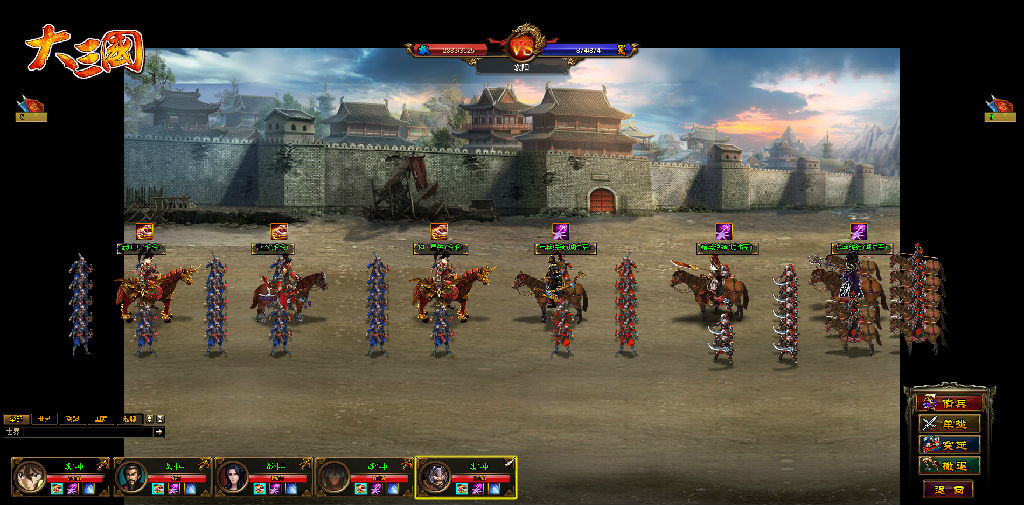
Task: Click the blue army flag icon on the left
Action: (x=31, y=107)
